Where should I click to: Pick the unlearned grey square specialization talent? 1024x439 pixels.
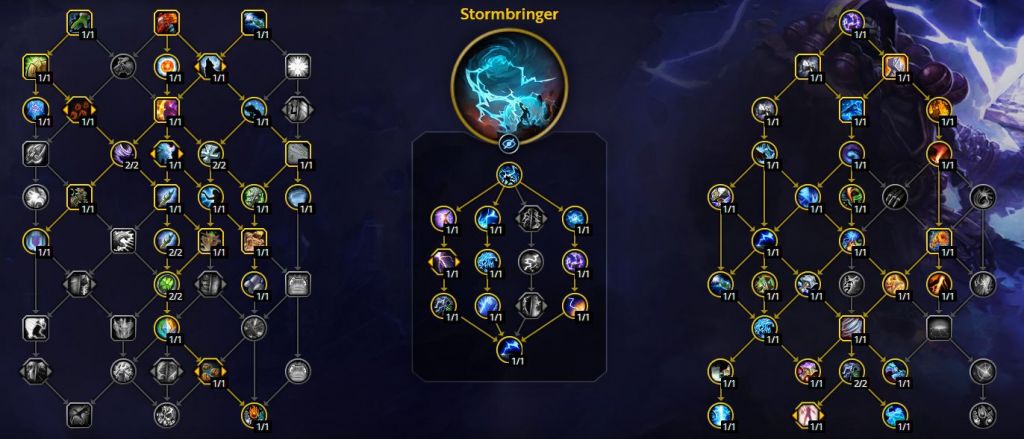[937, 327]
